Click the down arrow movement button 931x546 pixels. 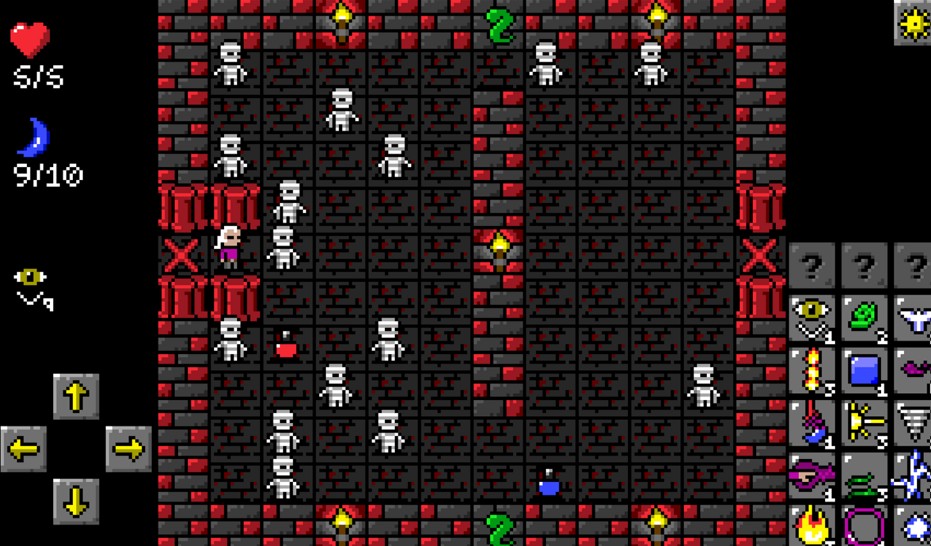point(76,501)
